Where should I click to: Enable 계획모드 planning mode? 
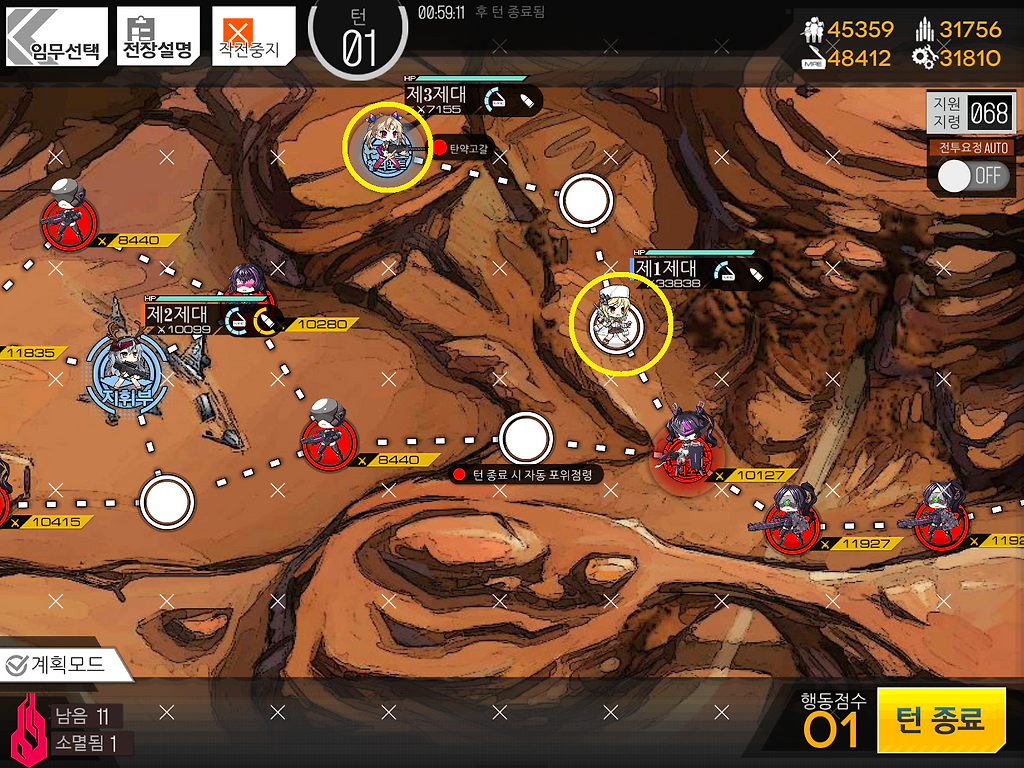click(x=66, y=663)
